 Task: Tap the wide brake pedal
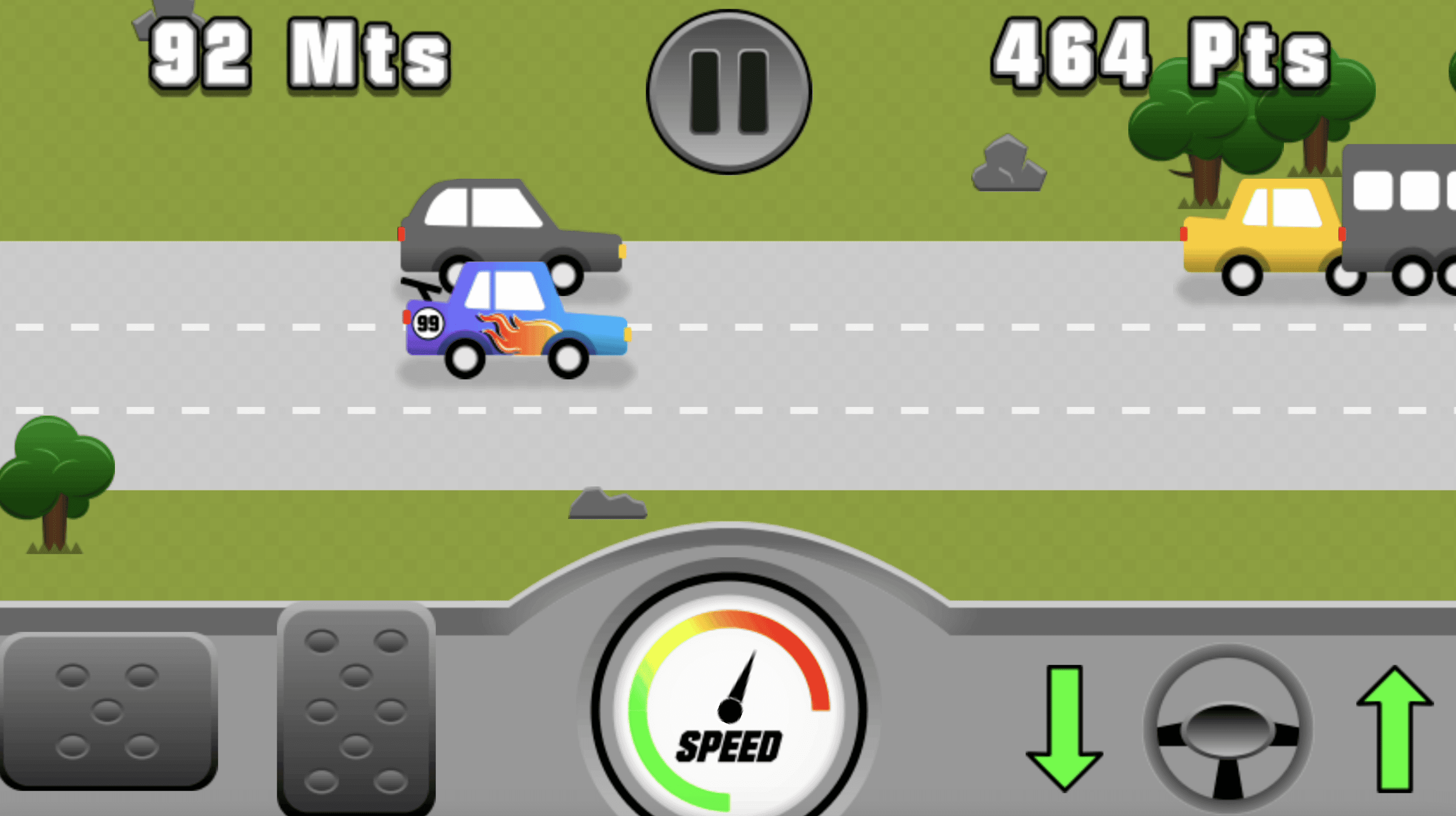pyautogui.click(x=107, y=710)
